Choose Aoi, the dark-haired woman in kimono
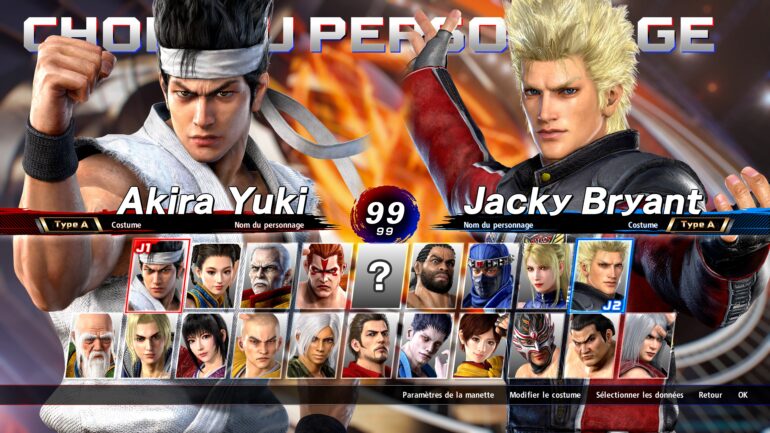This screenshot has width=770, height=433. click(x=200, y=346)
